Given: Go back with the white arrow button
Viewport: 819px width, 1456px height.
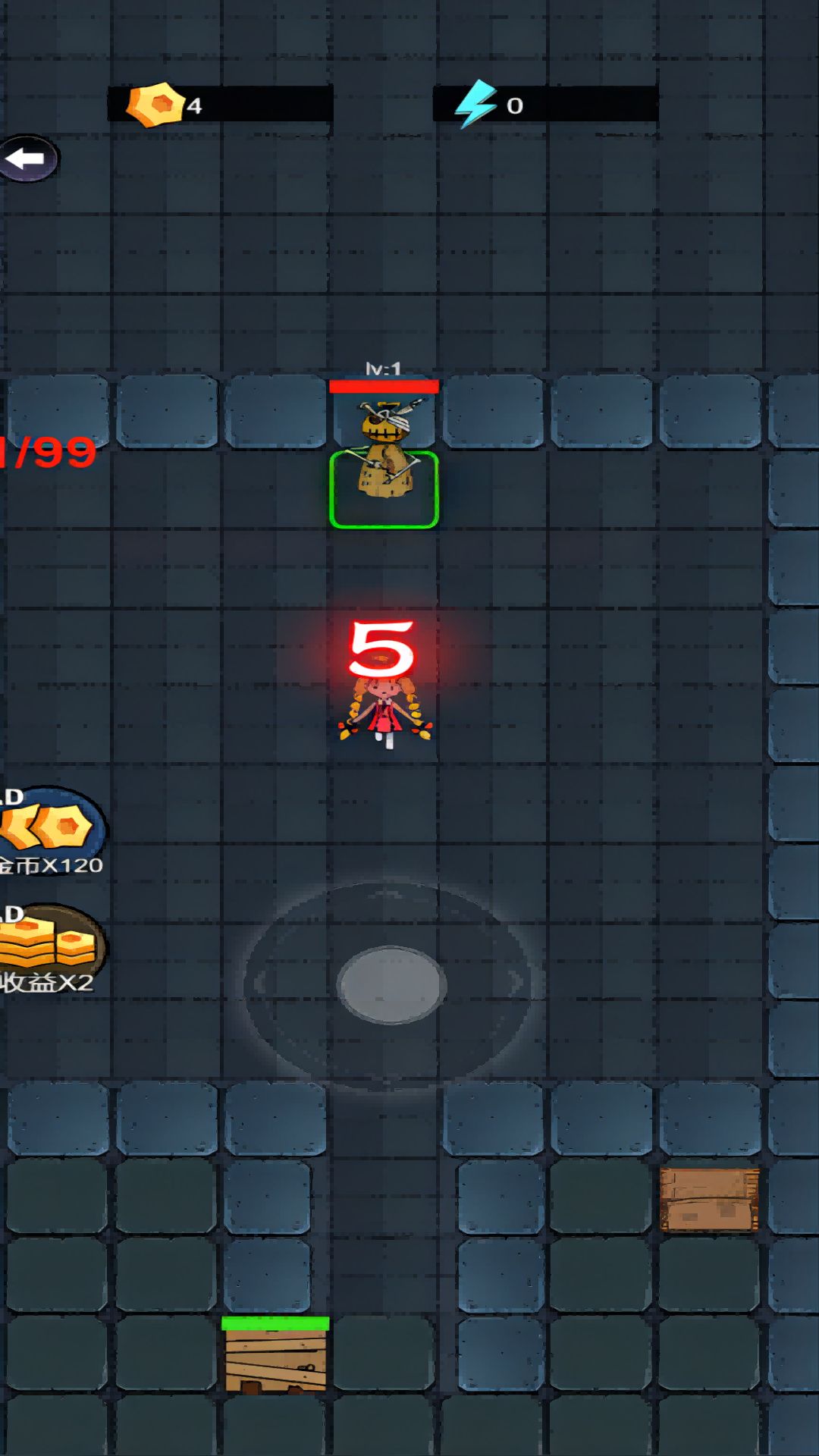Looking at the screenshot, I should (27, 159).
